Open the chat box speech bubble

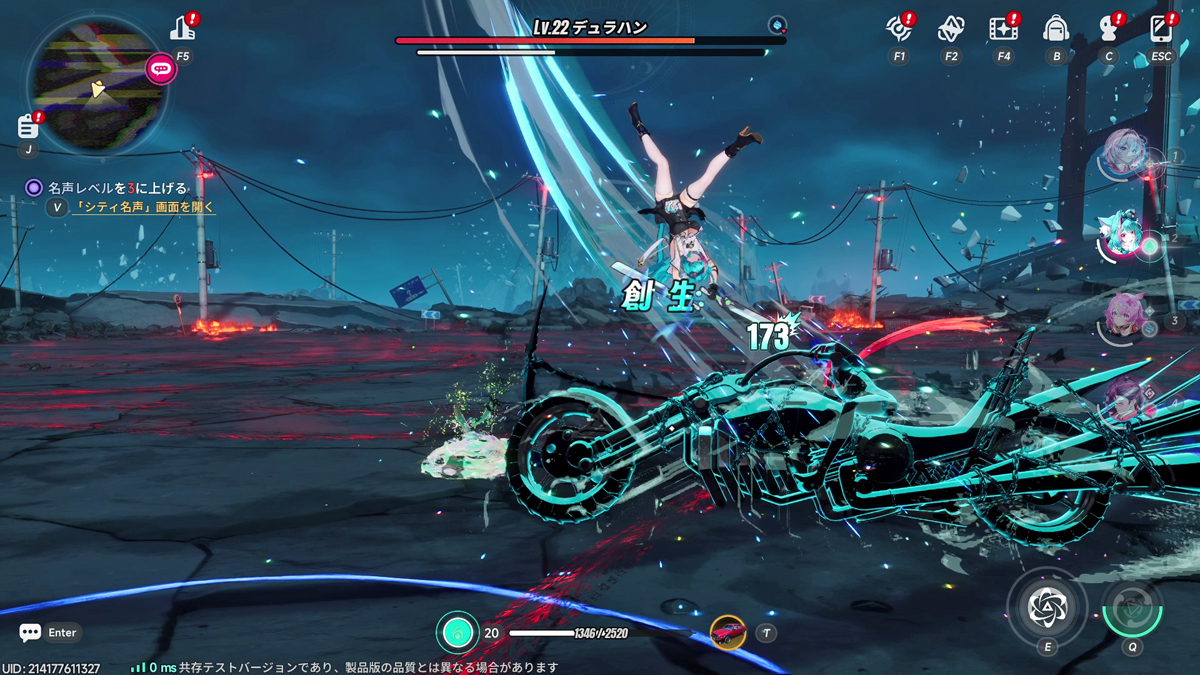pos(30,633)
